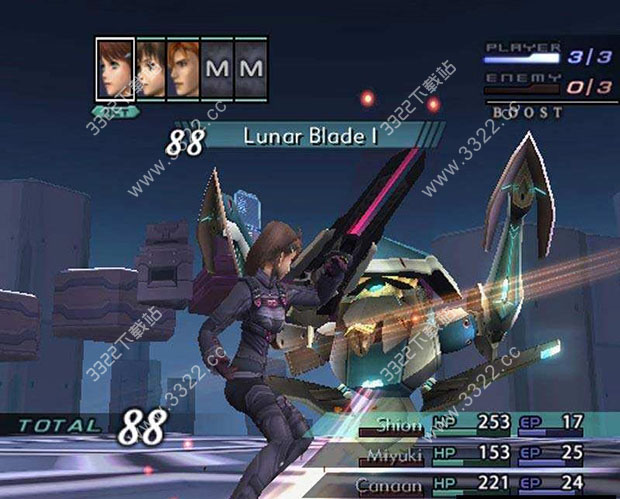The width and height of the screenshot is (620, 499).
Task: Choose Miyuki's party status row
Action: coord(478,455)
